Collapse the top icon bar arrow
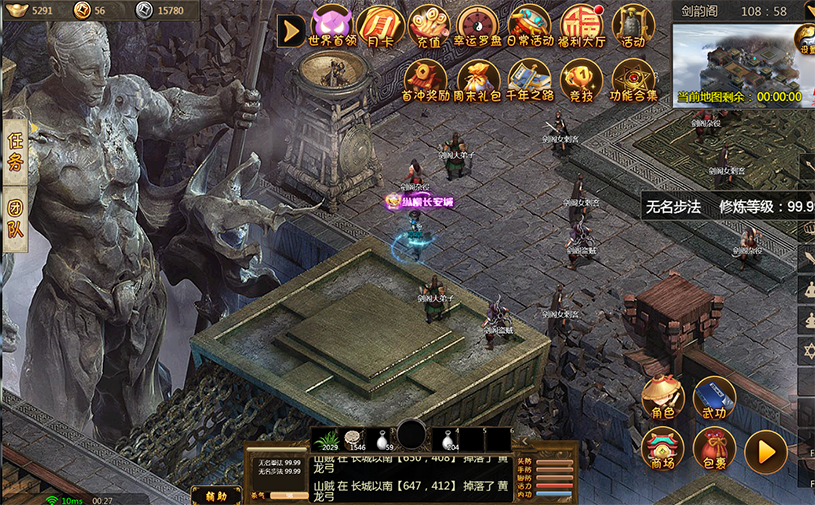This screenshot has height=505, width=815. [x=291, y=30]
